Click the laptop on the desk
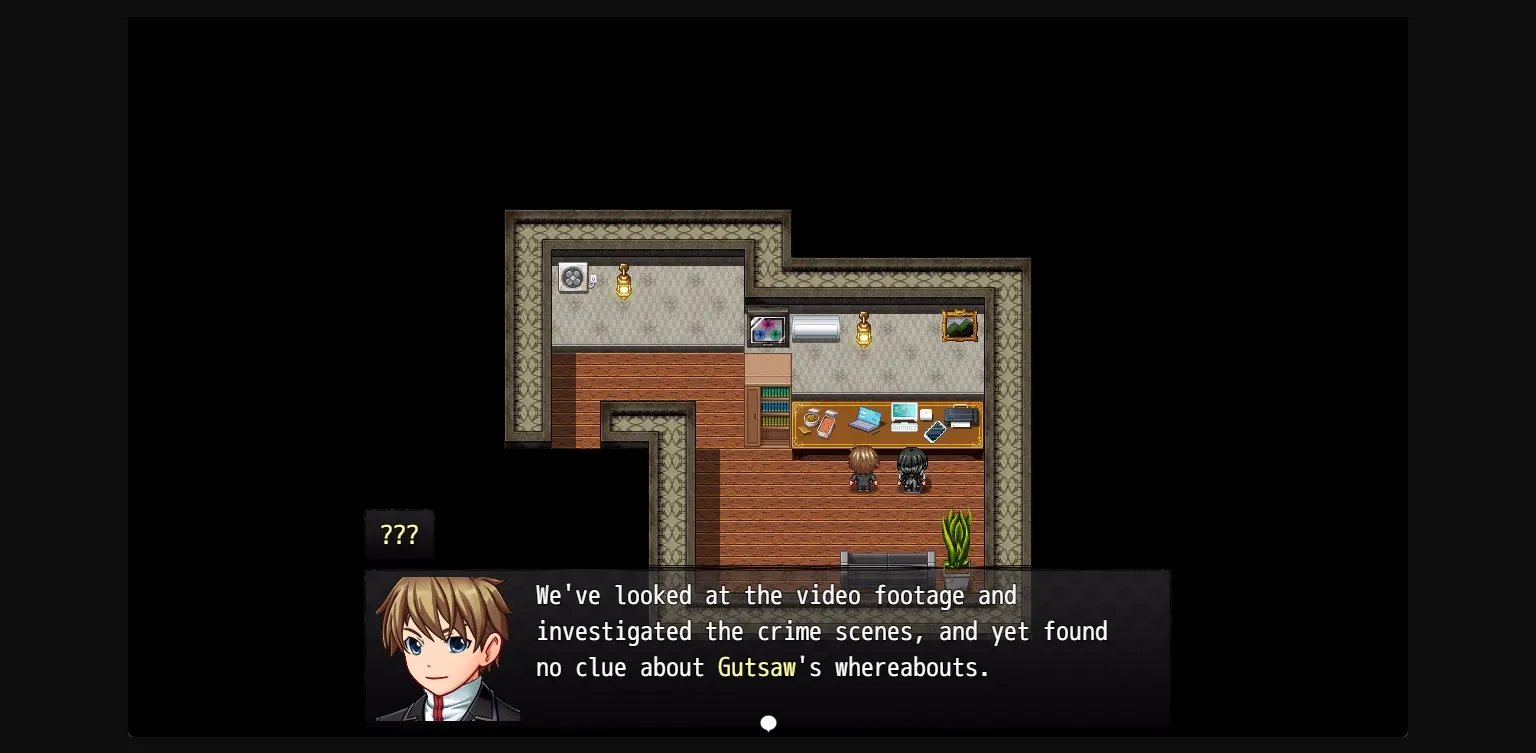 (x=865, y=420)
